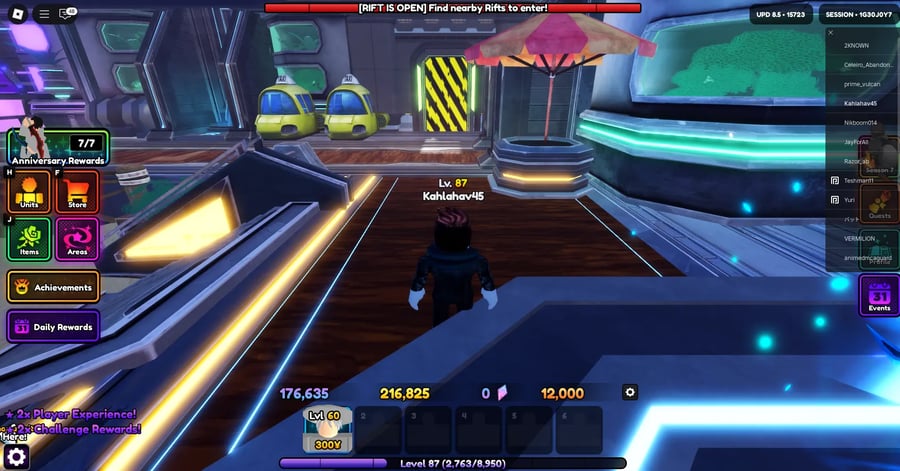The width and height of the screenshot is (900, 471).
Task: Open the Units menu
Action: coord(29,191)
